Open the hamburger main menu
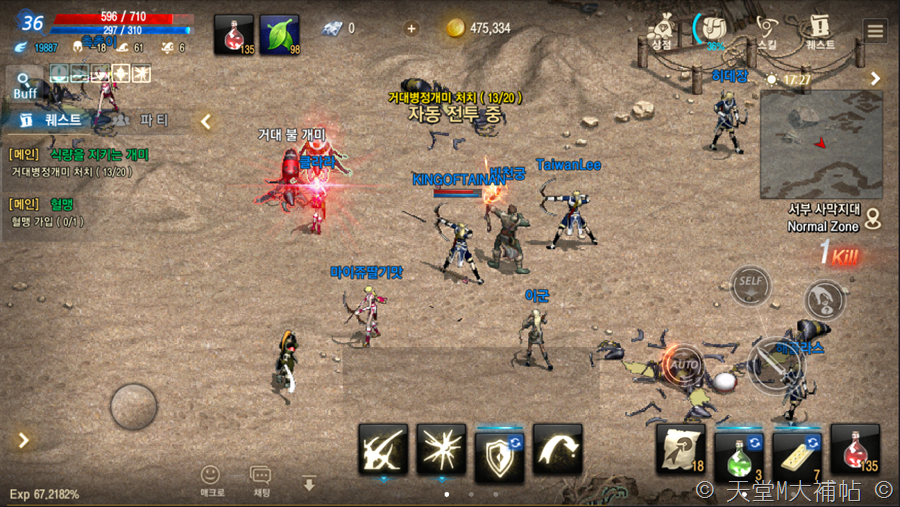This screenshot has height=507, width=900. pos(876,30)
